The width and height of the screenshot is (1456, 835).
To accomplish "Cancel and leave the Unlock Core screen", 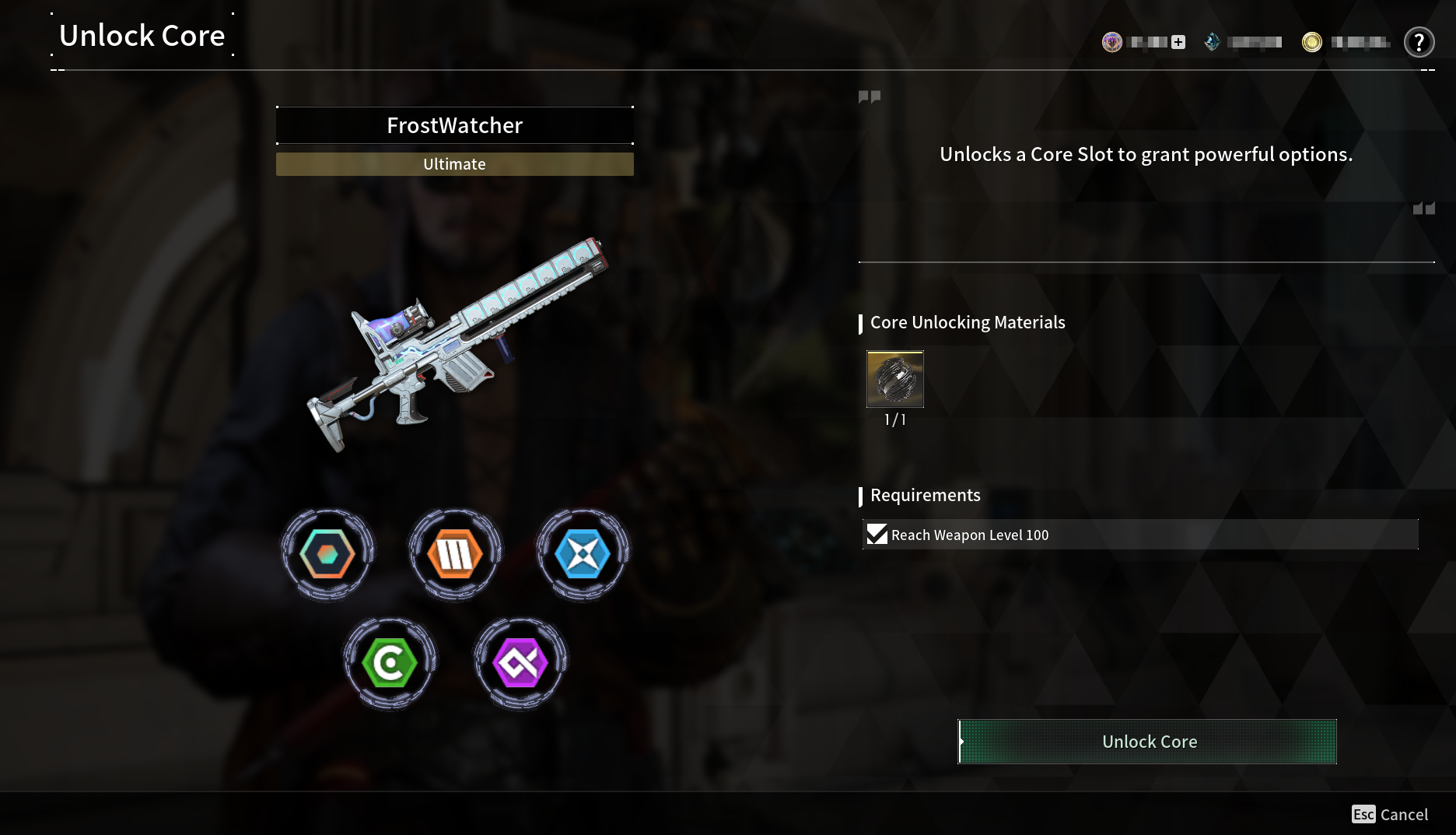I will [x=1390, y=814].
